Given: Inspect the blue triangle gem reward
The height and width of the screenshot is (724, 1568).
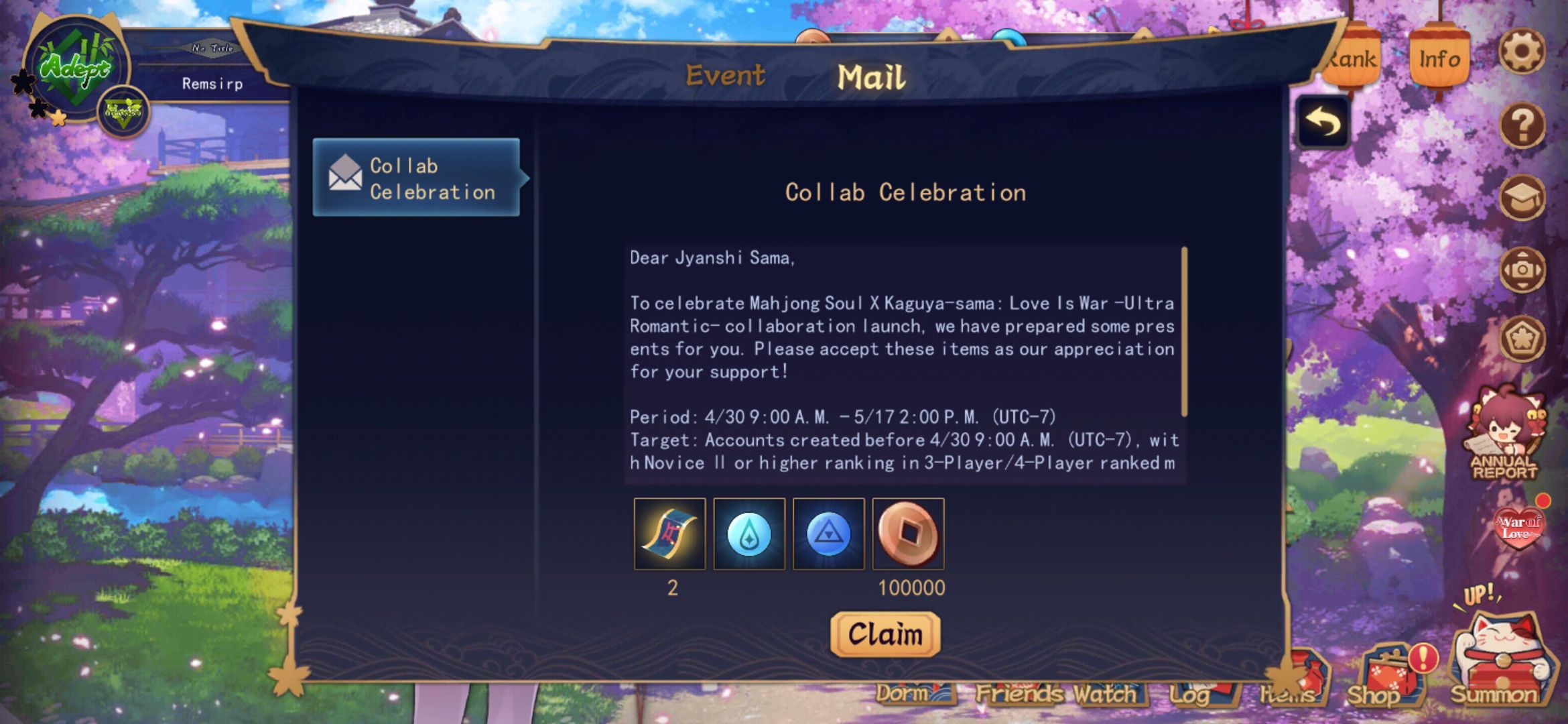Looking at the screenshot, I should pyautogui.click(x=828, y=534).
